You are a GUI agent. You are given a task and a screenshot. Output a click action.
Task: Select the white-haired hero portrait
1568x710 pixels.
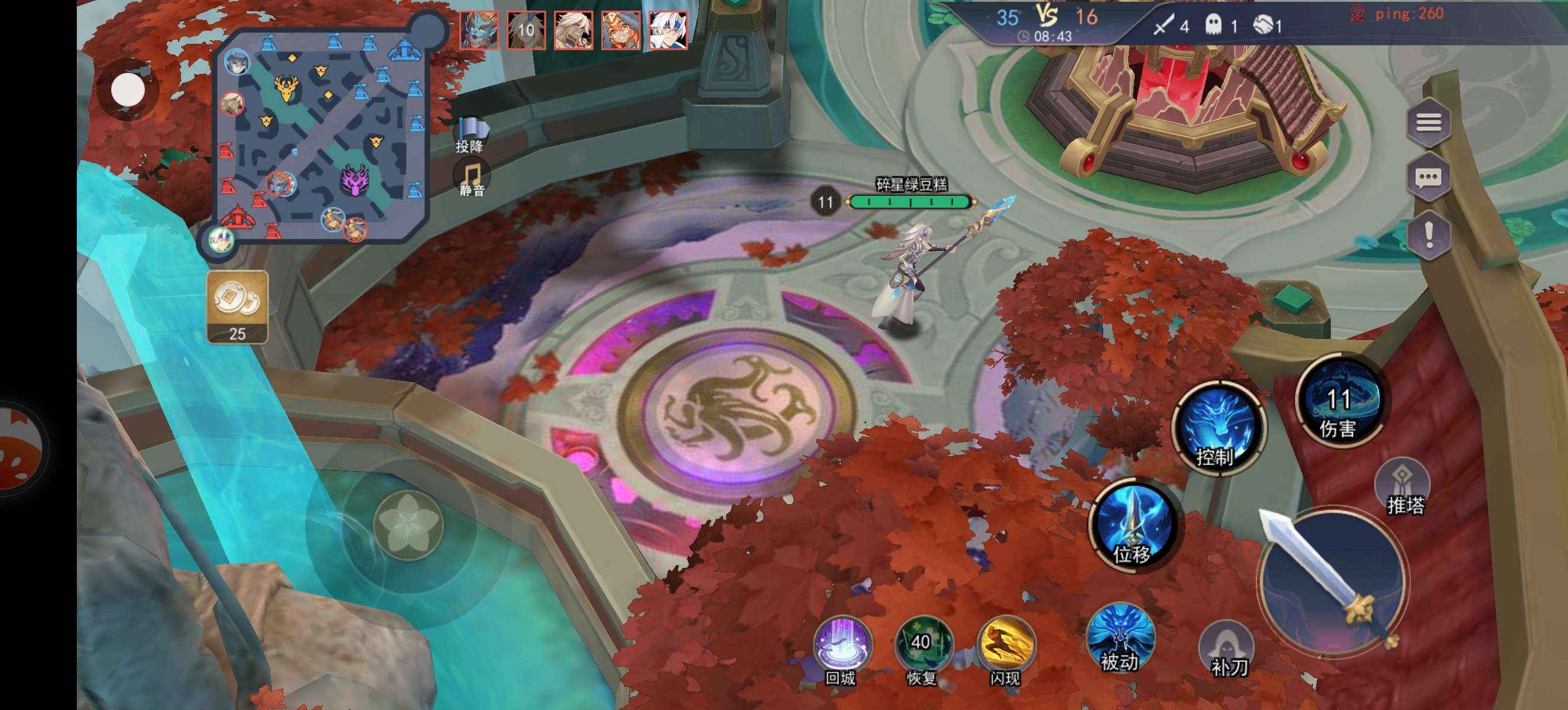[x=668, y=30]
